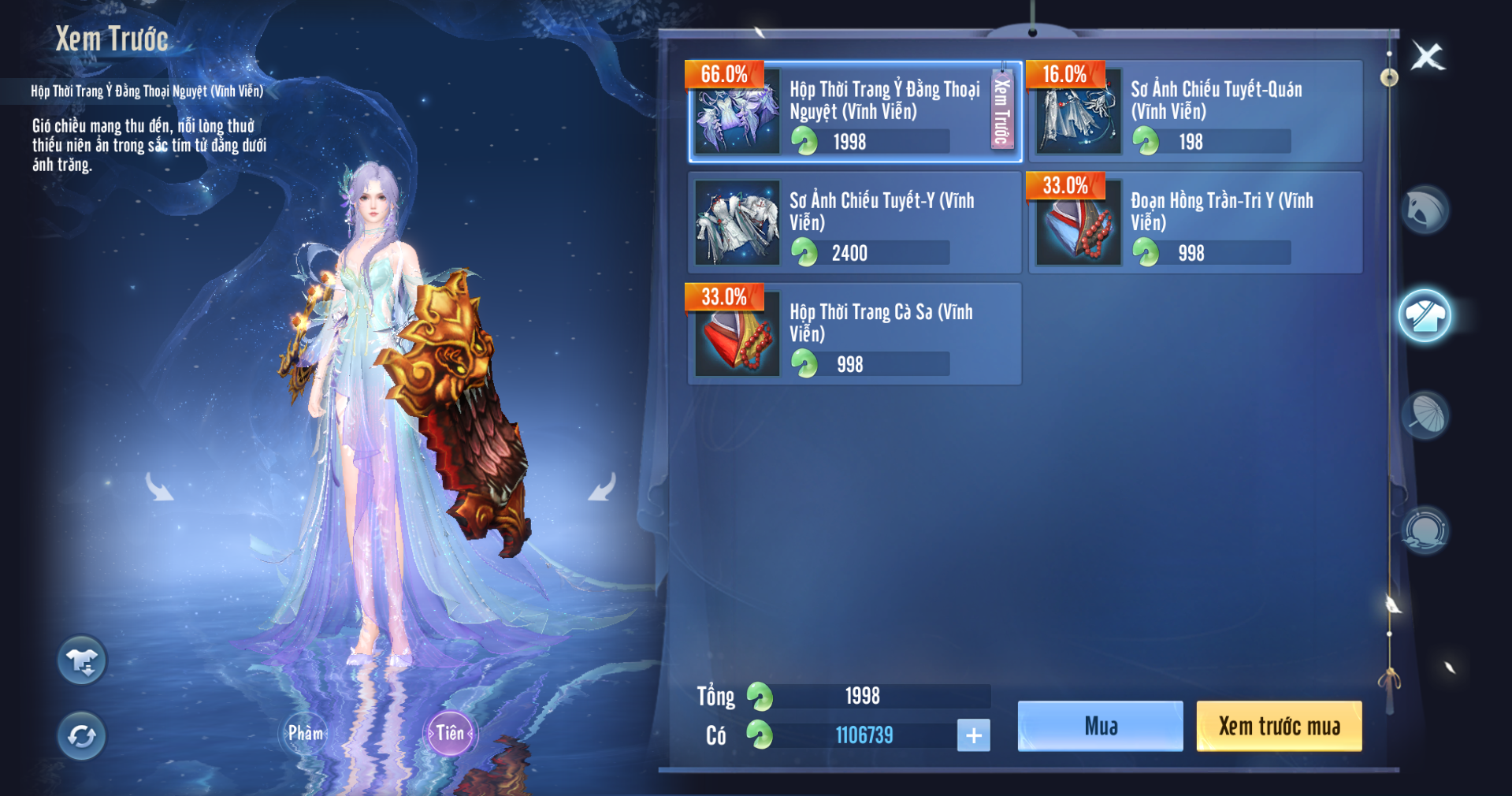Select Hộp Thời Trang Ỷ Đằng Thoại Nguyệt item
Screen dimensions: 1512x796
click(x=855, y=112)
